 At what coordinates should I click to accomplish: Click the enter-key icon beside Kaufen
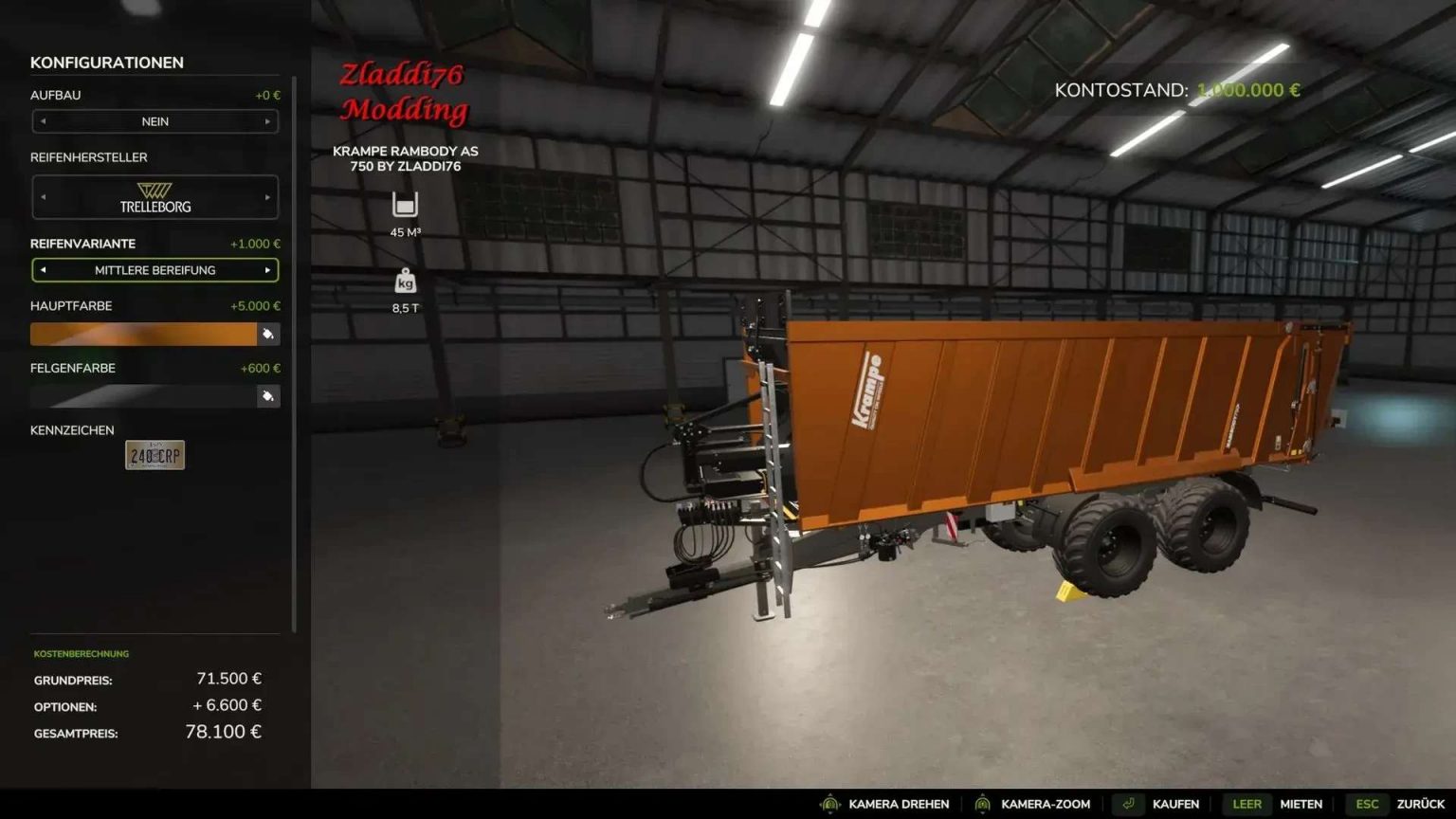click(x=1128, y=803)
